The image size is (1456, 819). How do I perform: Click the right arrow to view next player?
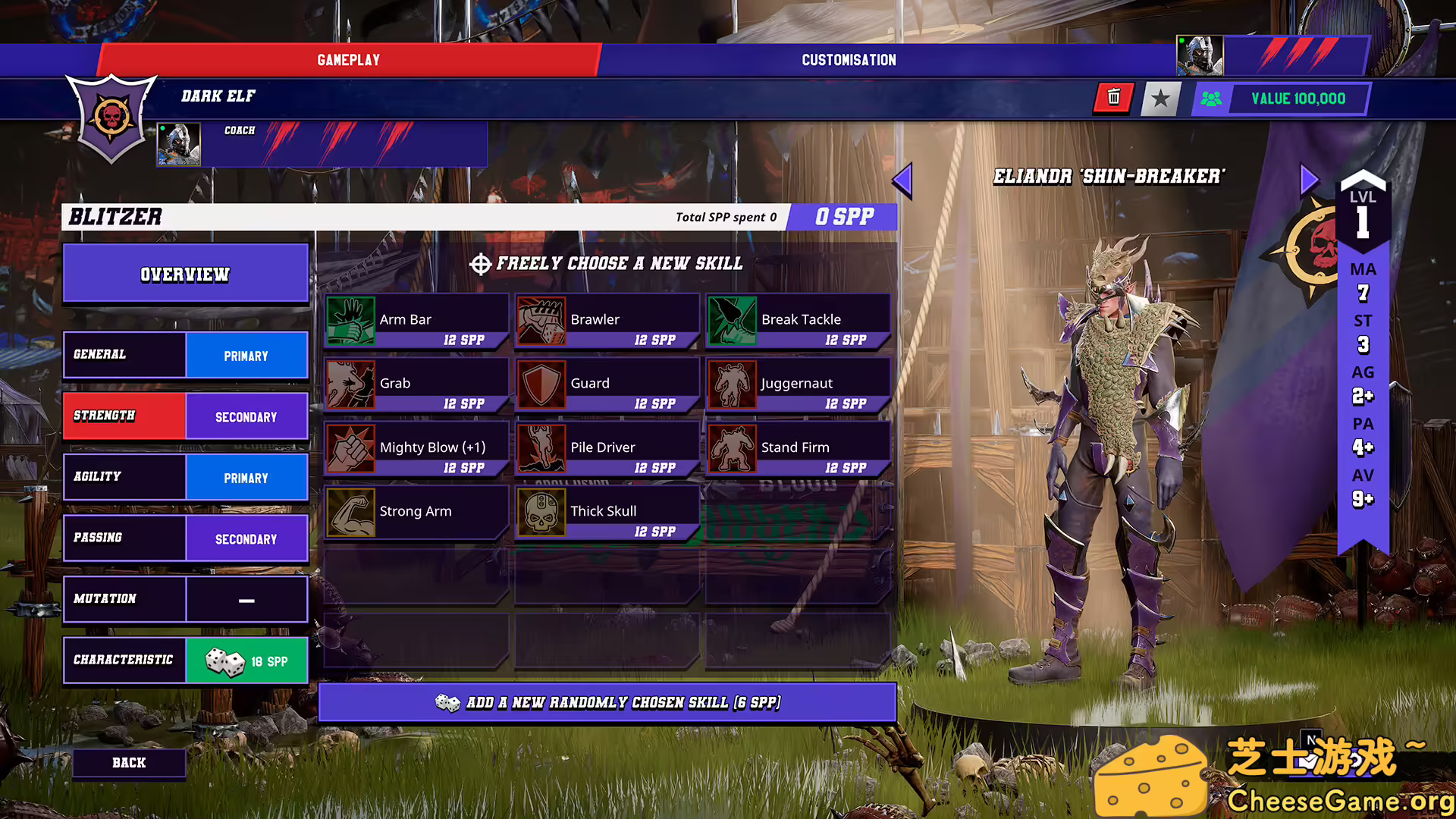pos(1309,178)
